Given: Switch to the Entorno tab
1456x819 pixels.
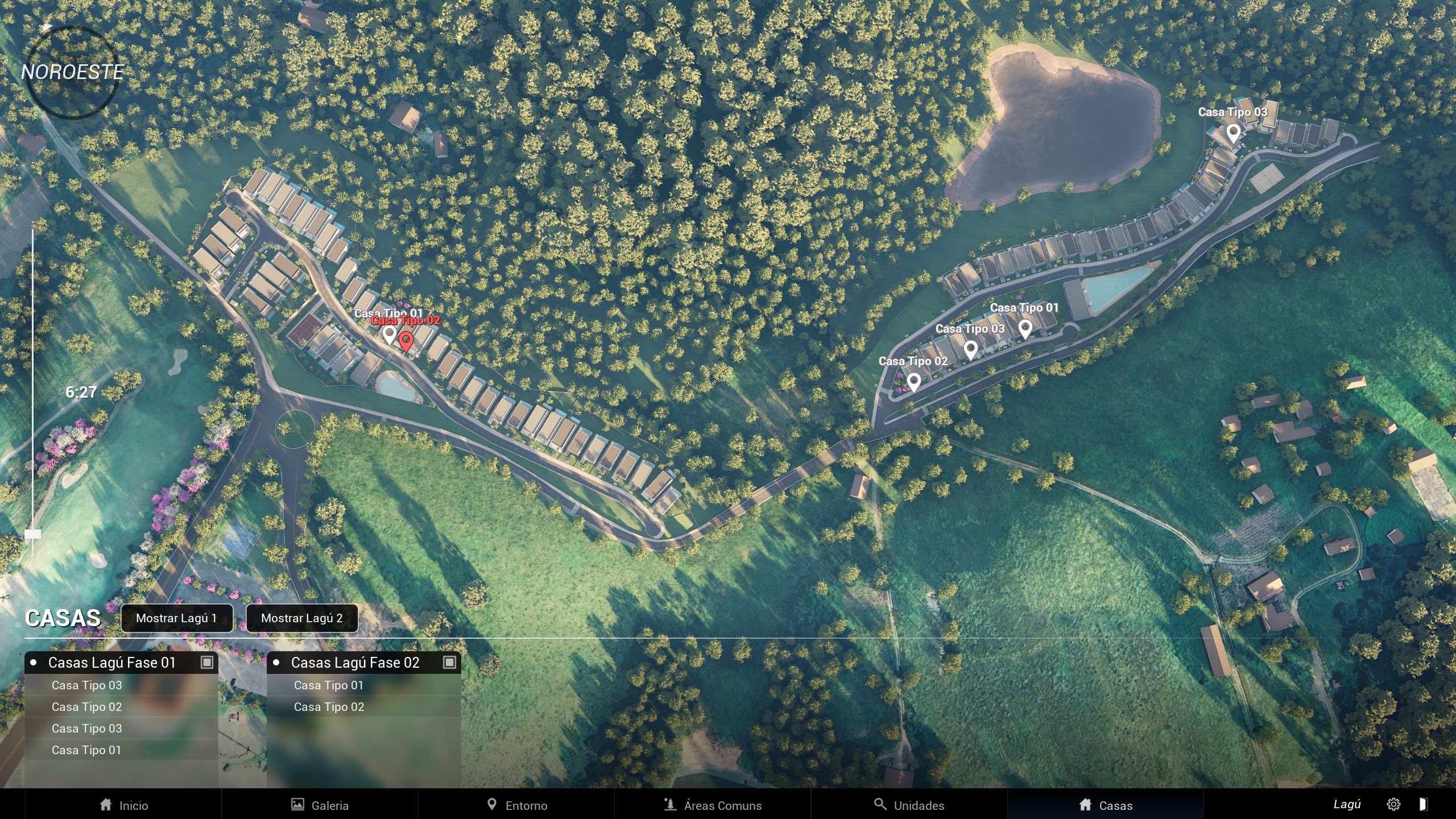Looking at the screenshot, I should click(516, 805).
